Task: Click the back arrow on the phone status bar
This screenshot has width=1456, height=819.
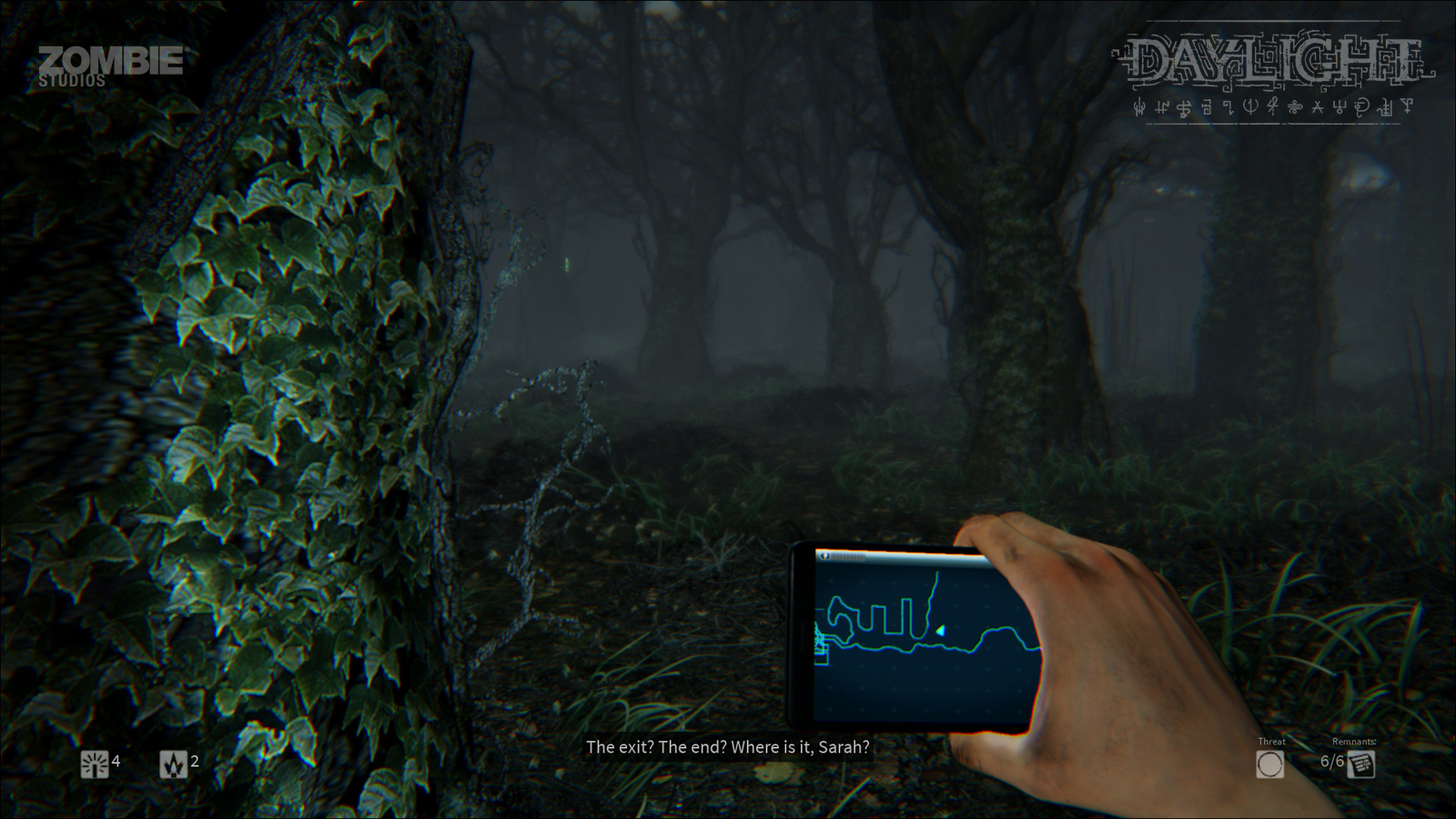Action: (824, 556)
